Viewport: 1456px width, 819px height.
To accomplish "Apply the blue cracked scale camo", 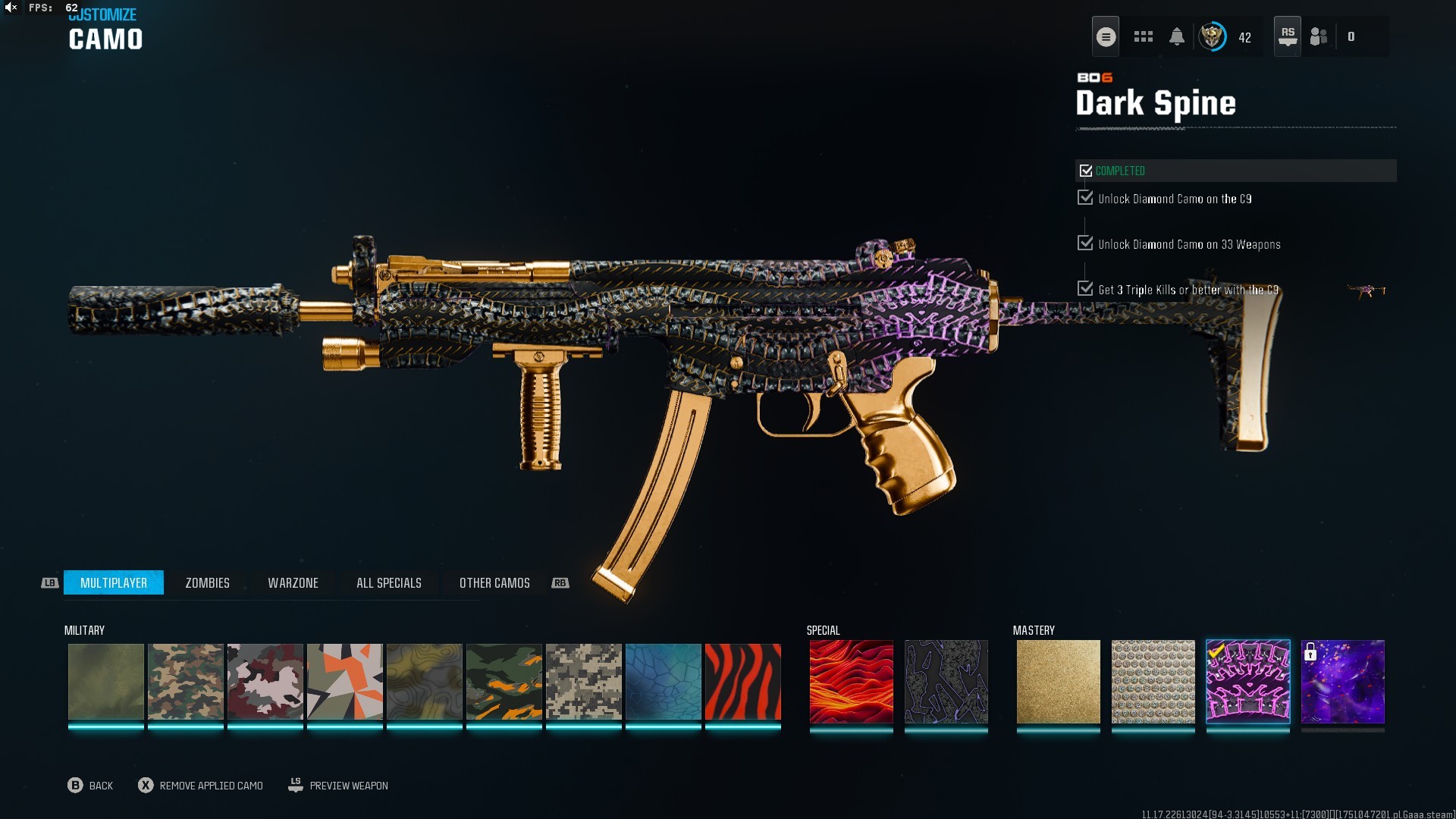I will coord(663,681).
